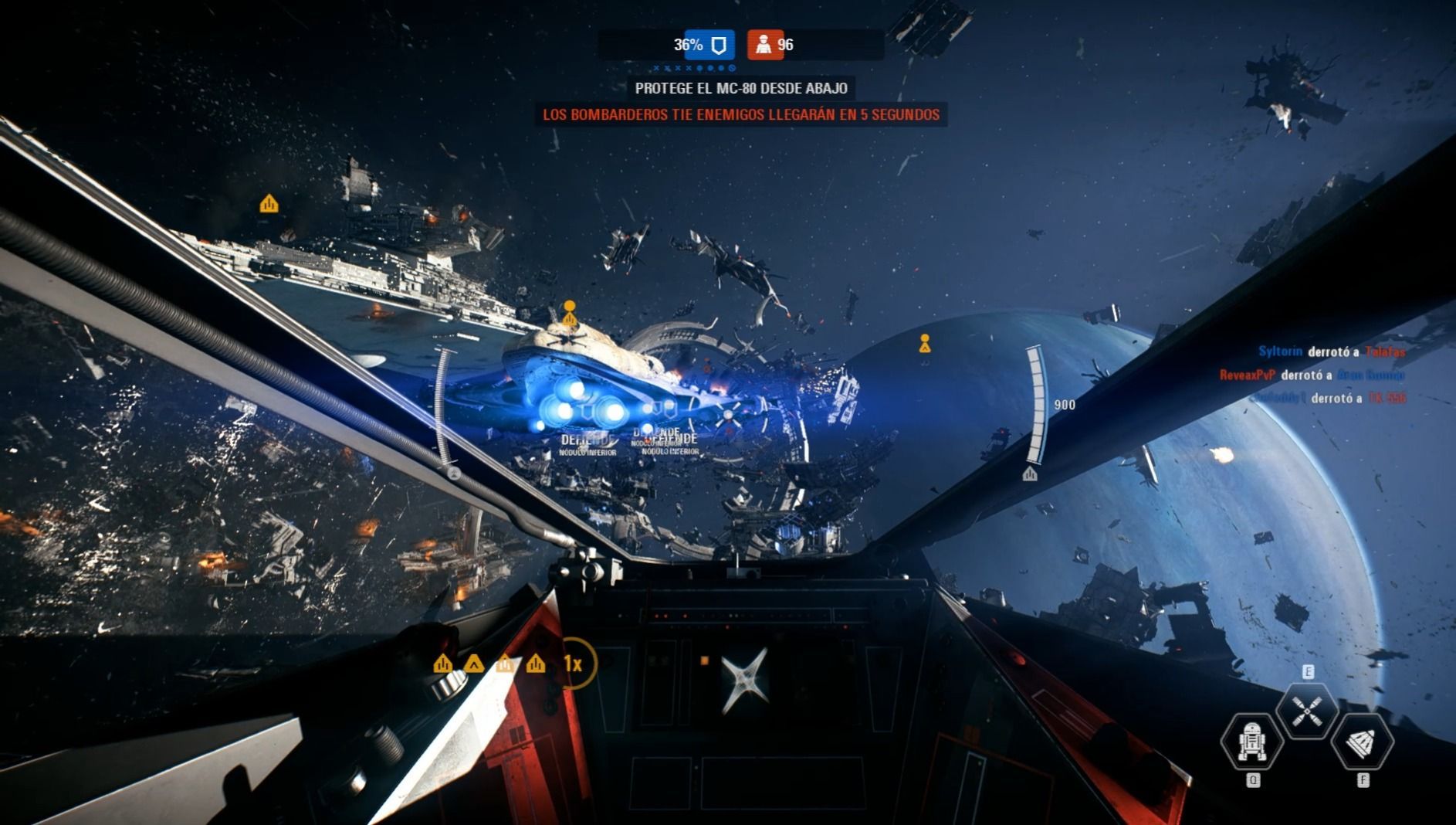This screenshot has height=825, width=1456.
Task: Select the 'Protege el MC-80 desde abajo' objective
Action: click(x=740, y=88)
